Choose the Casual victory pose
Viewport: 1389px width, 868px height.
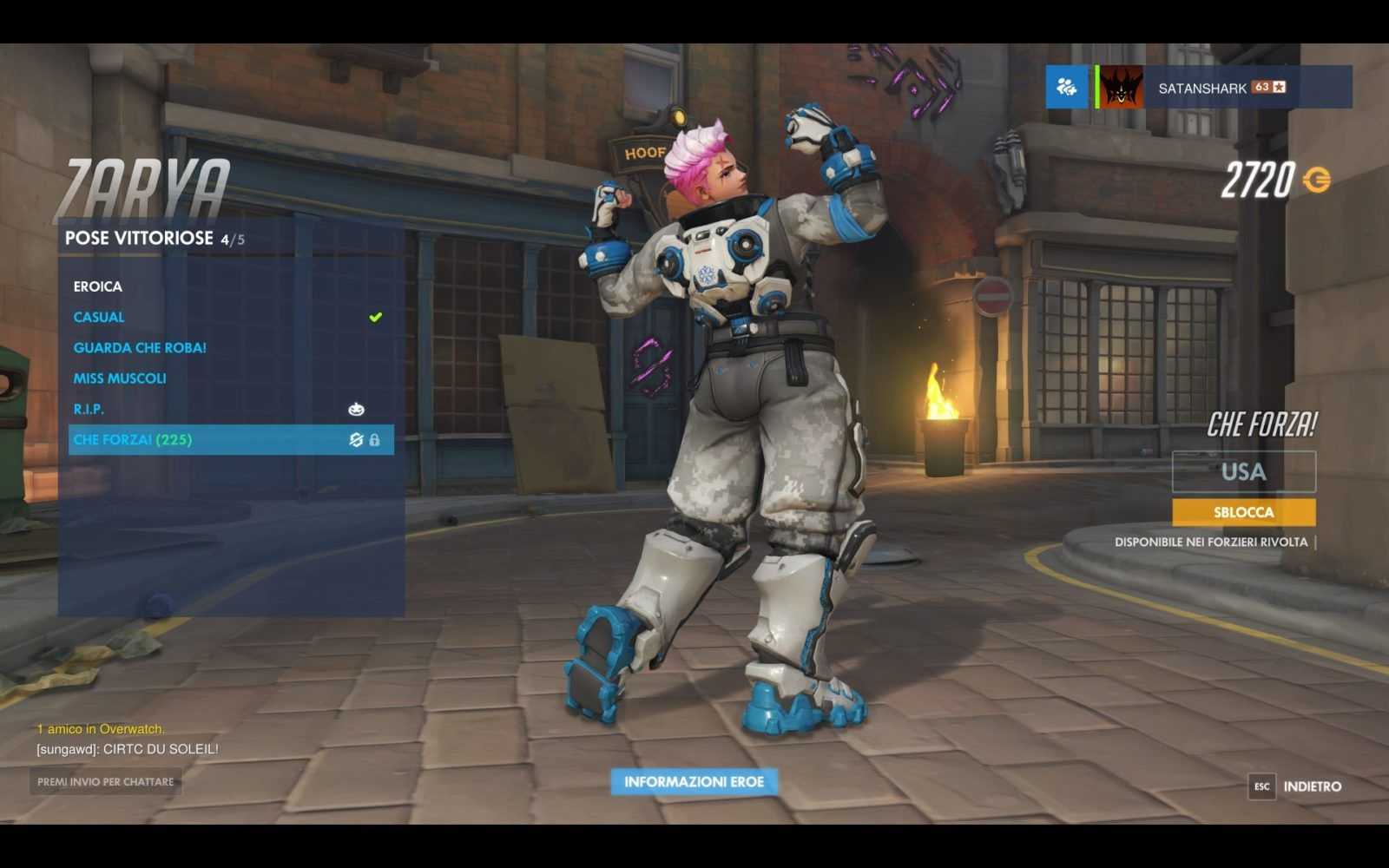[x=99, y=317]
